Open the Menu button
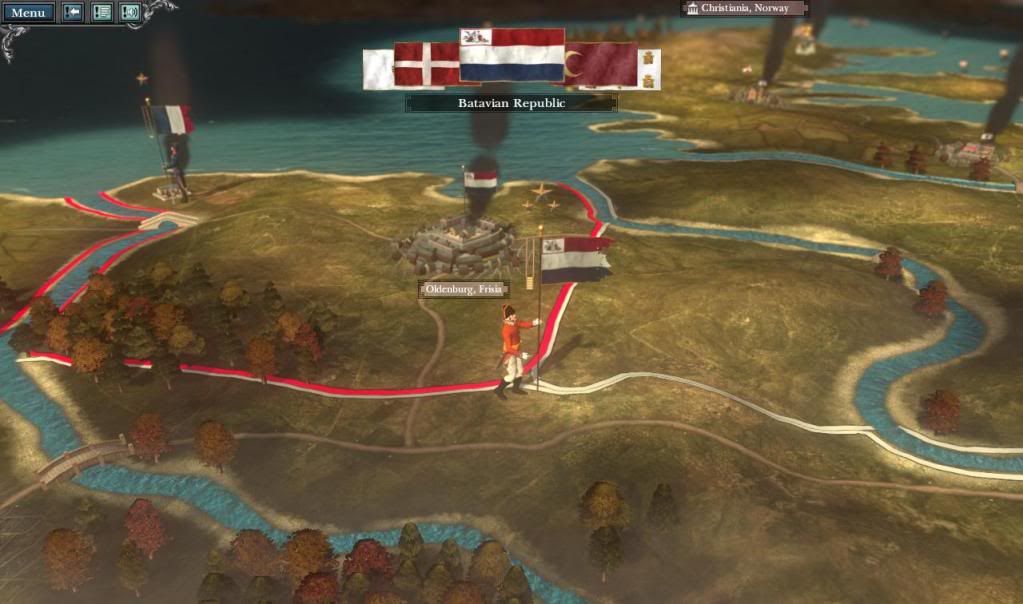Image resolution: width=1023 pixels, height=604 pixels. coord(27,13)
